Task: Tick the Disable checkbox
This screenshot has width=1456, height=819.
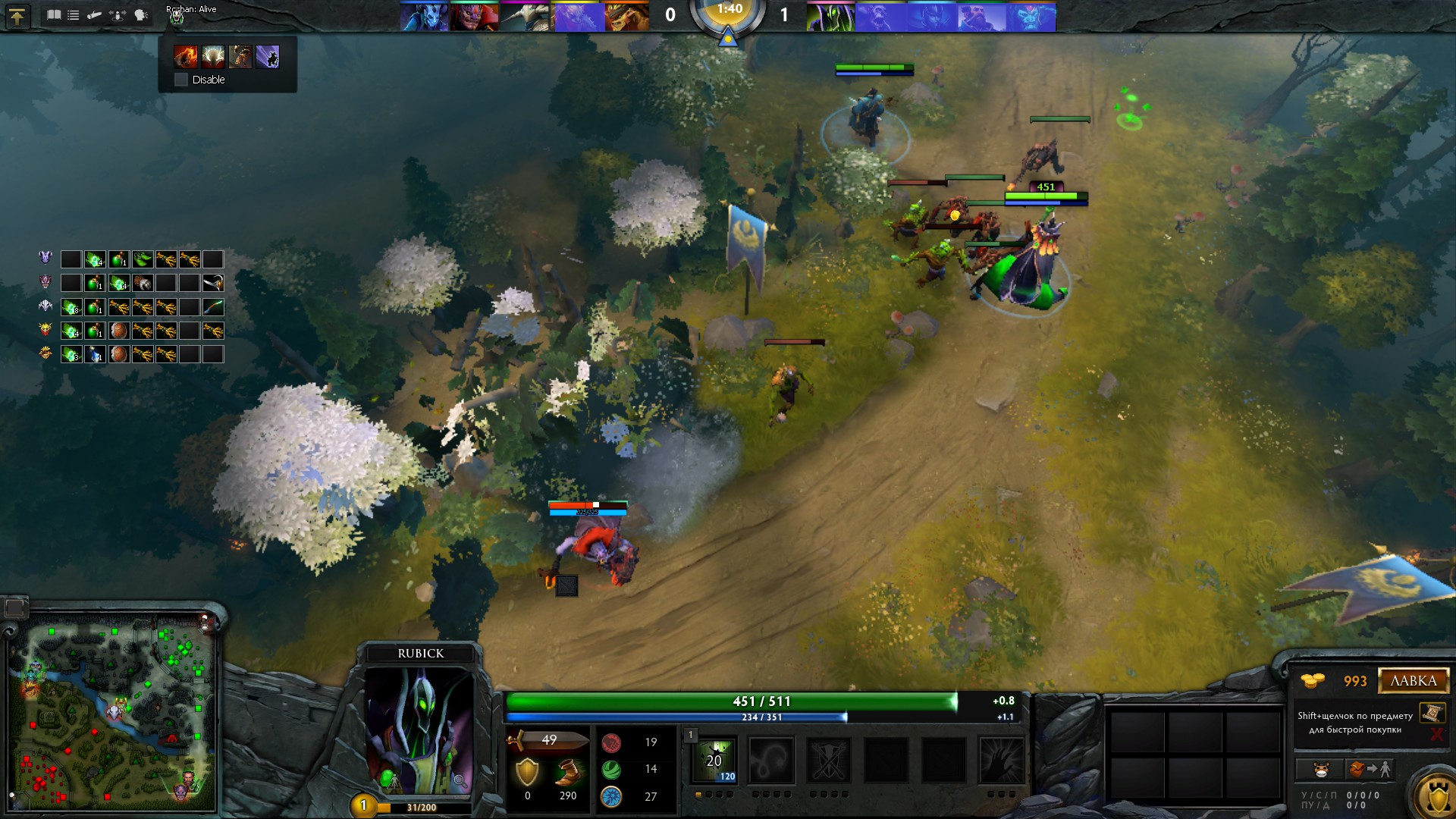Action: point(181,80)
